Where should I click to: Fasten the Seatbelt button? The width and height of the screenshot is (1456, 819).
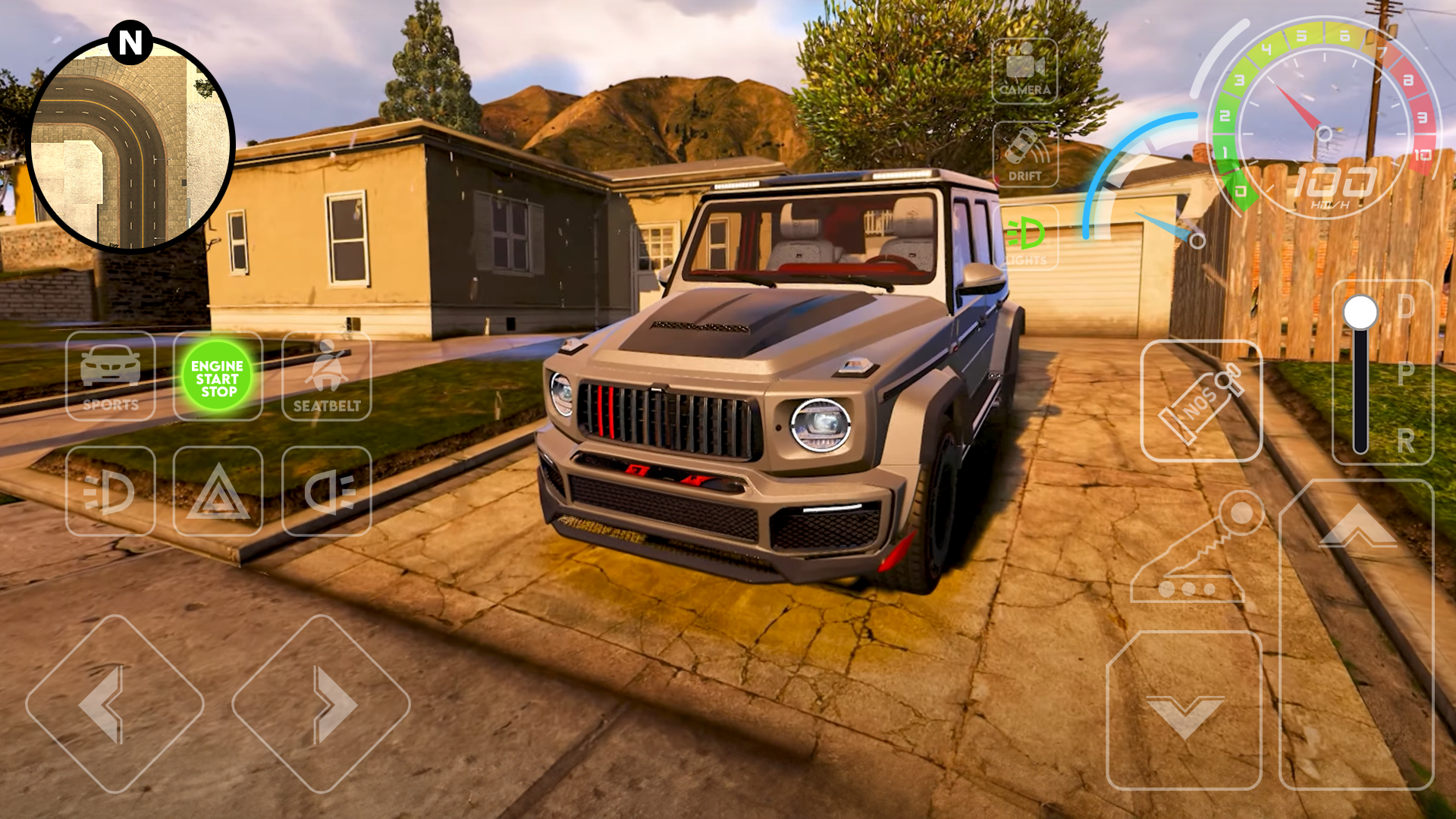(x=327, y=377)
